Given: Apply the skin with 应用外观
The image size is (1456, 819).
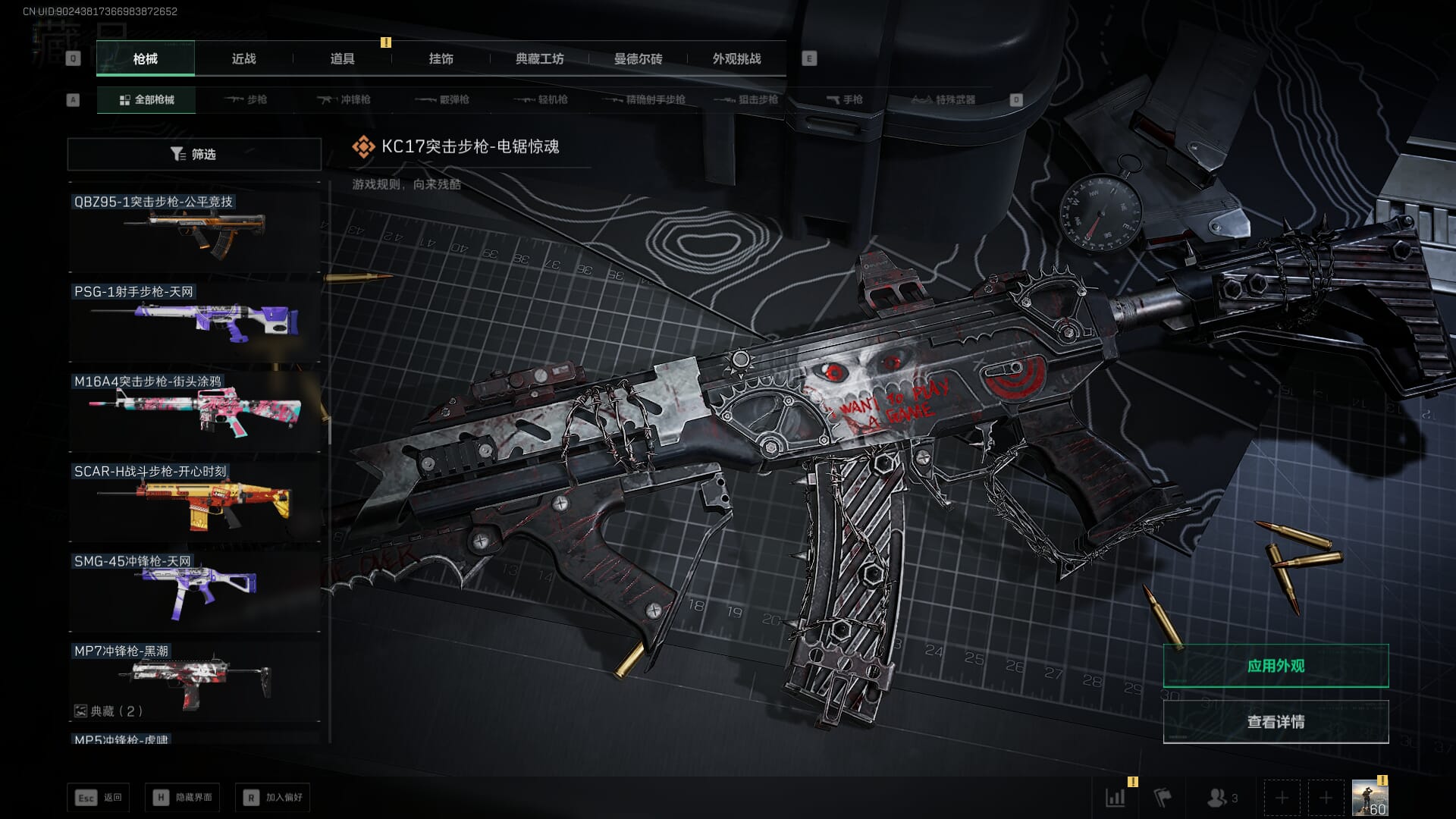Looking at the screenshot, I should pyautogui.click(x=1276, y=666).
